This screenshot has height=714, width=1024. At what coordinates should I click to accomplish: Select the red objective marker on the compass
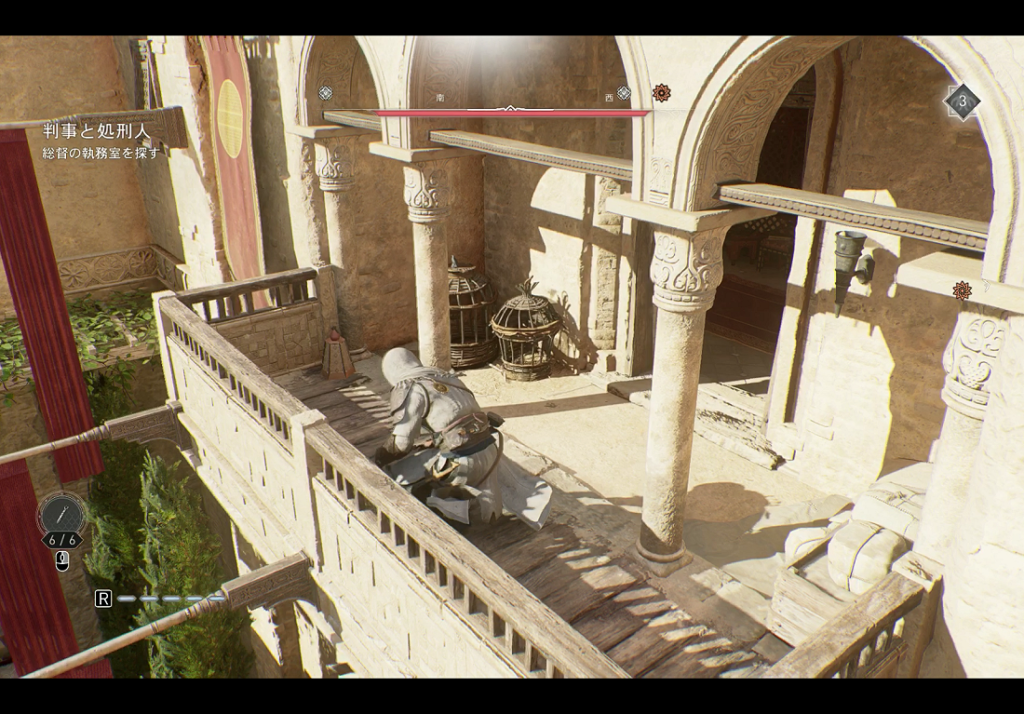tap(661, 93)
